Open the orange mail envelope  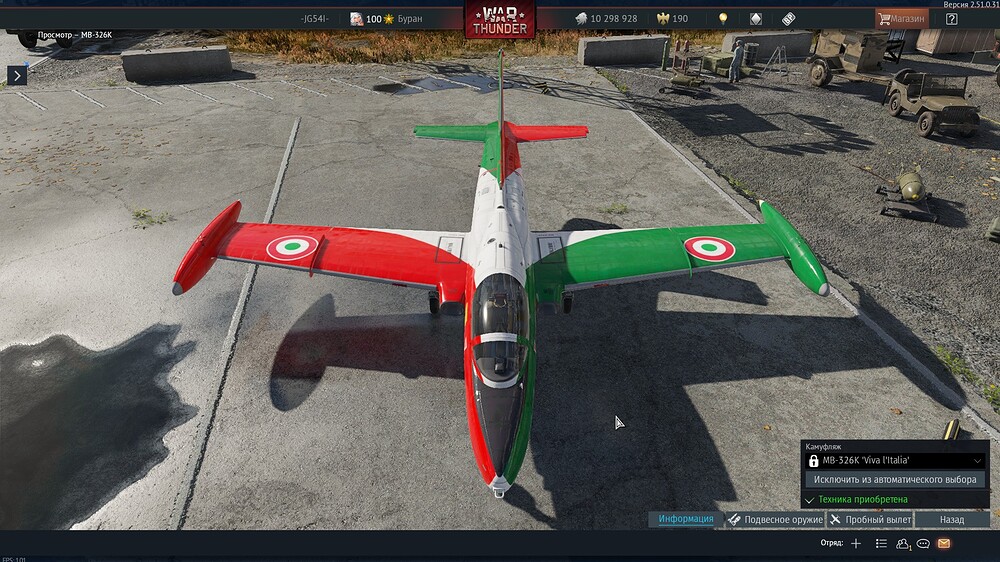click(x=944, y=543)
